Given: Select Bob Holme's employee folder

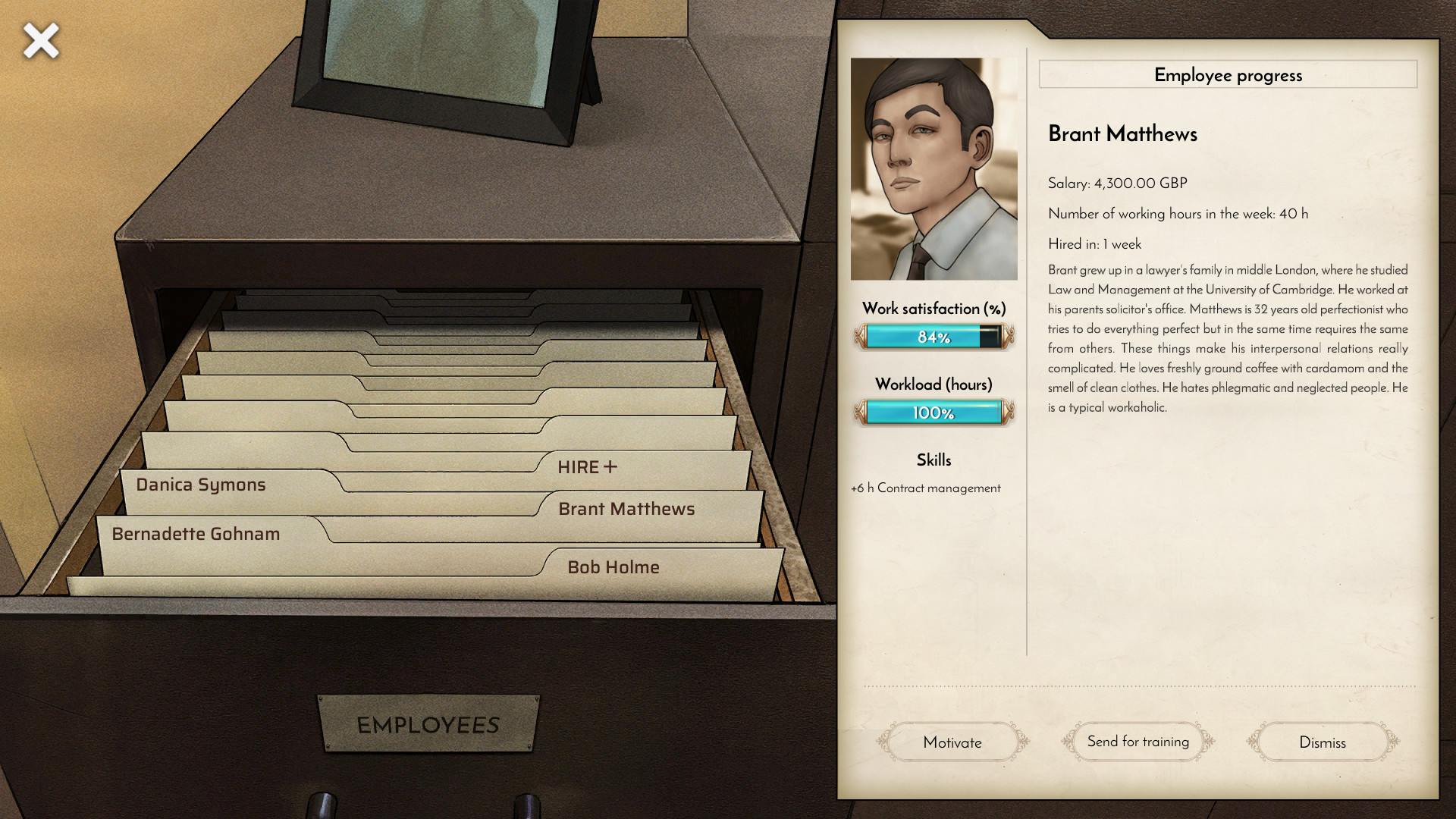Looking at the screenshot, I should 613,567.
